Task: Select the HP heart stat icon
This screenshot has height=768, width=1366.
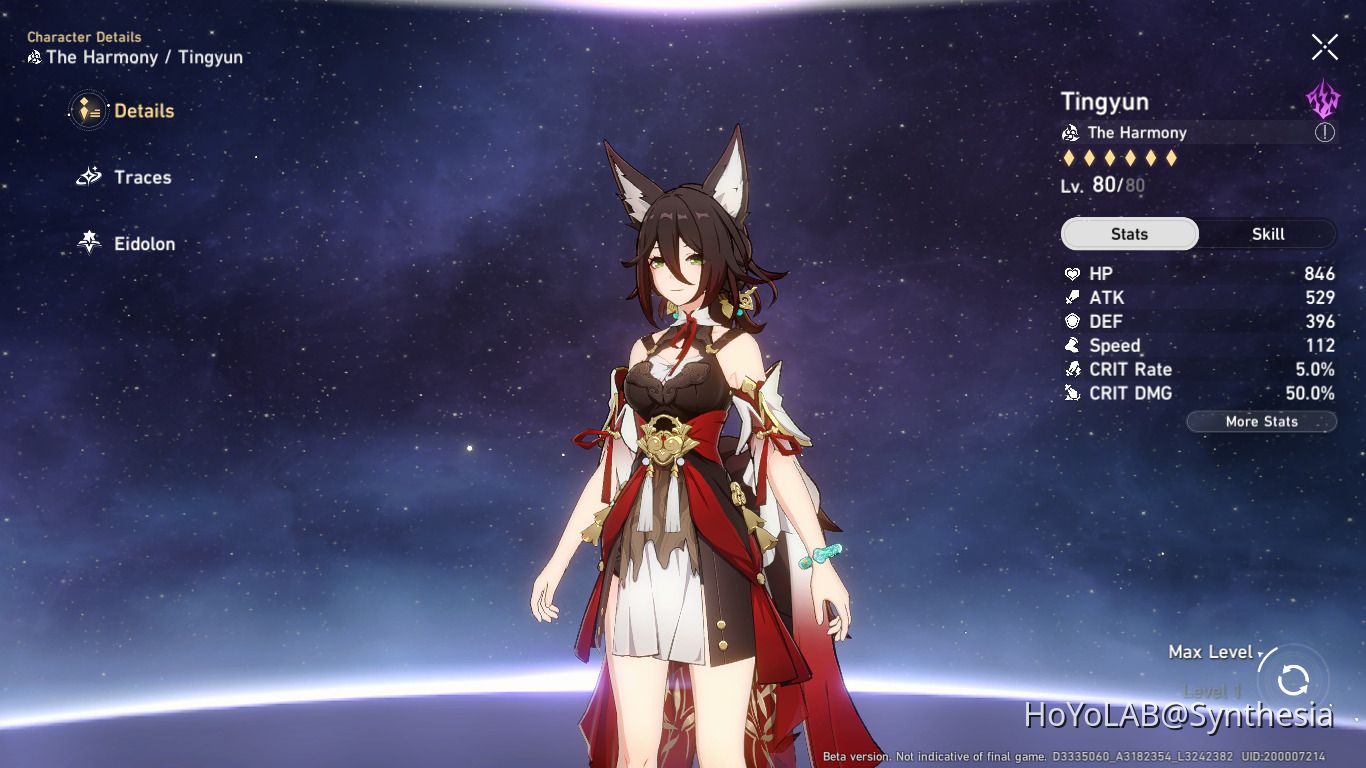Action: 1073,273
